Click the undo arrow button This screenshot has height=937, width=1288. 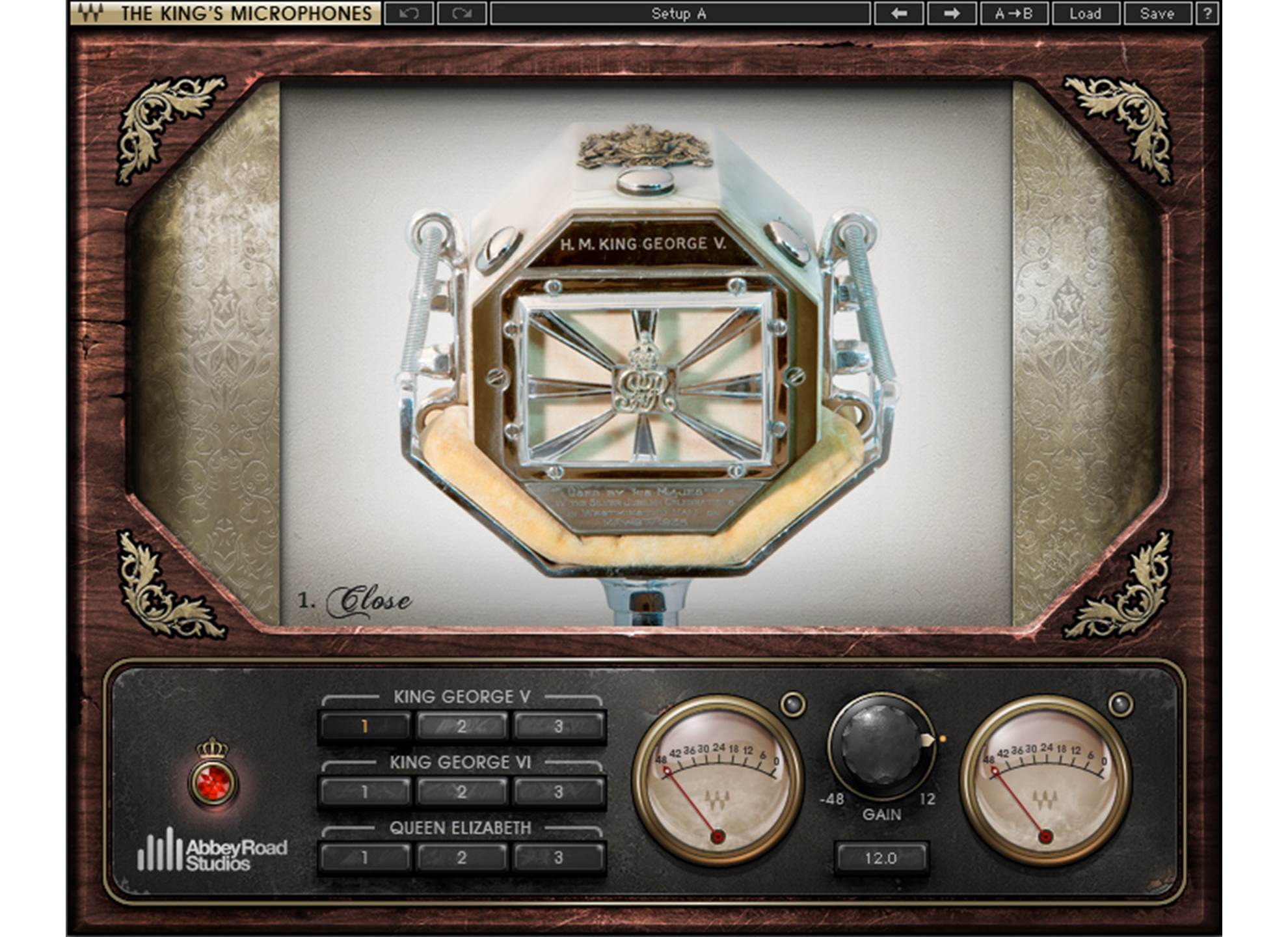409,14
